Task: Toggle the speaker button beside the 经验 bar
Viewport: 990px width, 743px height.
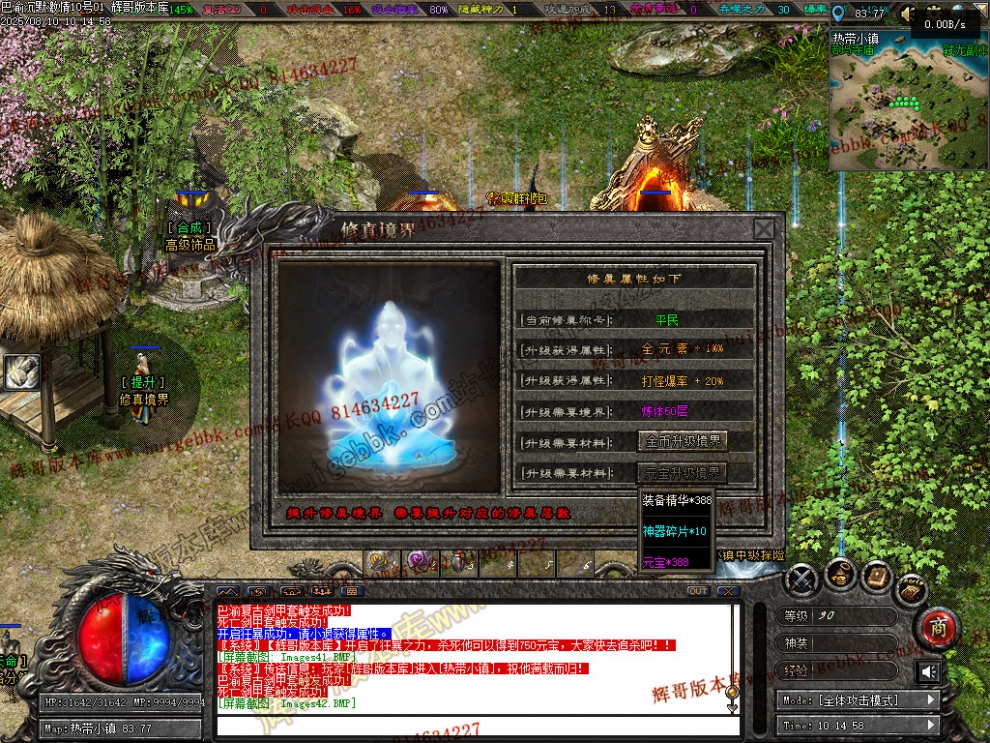Action: point(929,671)
